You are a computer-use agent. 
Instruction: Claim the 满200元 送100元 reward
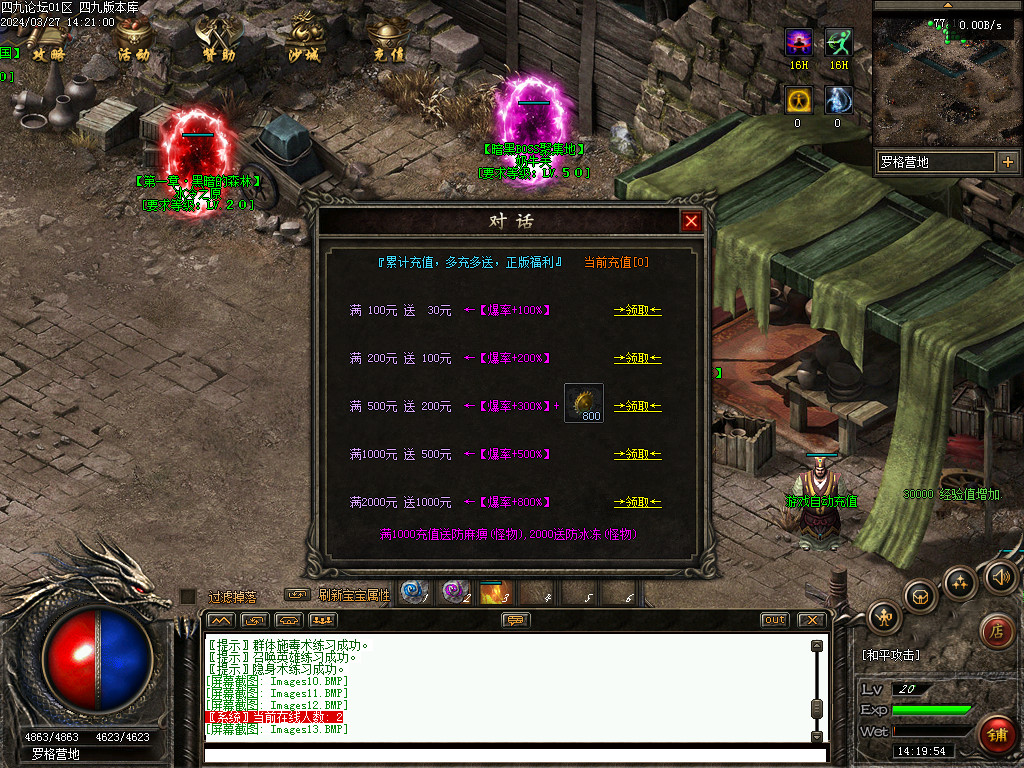[x=637, y=358]
